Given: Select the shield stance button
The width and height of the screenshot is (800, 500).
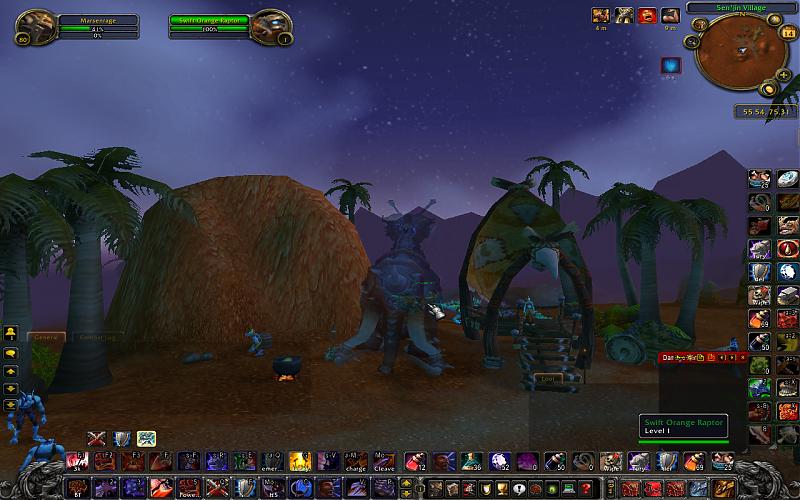Looking at the screenshot, I should (x=122, y=438).
